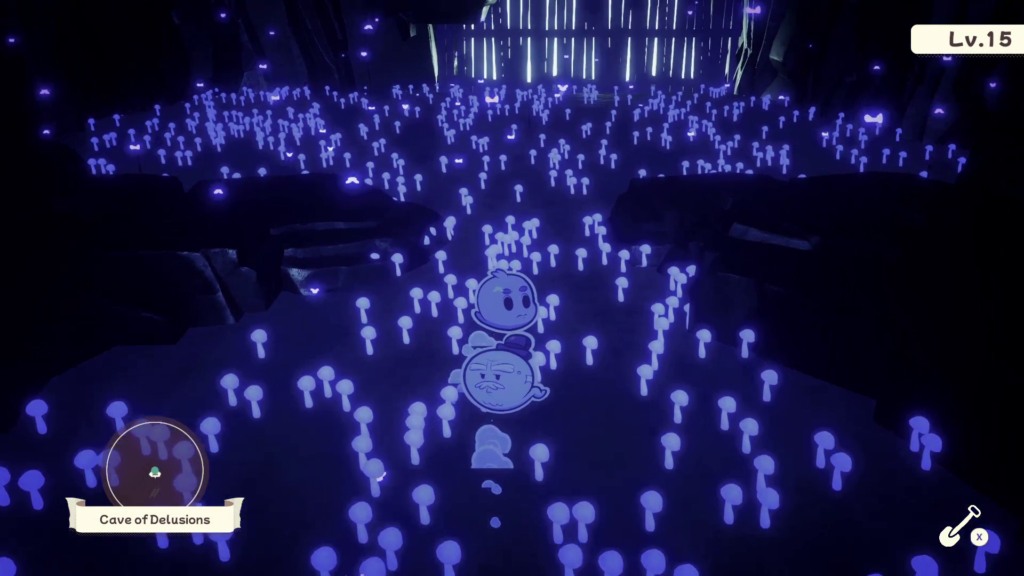Open the circular minimap

click(x=156, y=467)
